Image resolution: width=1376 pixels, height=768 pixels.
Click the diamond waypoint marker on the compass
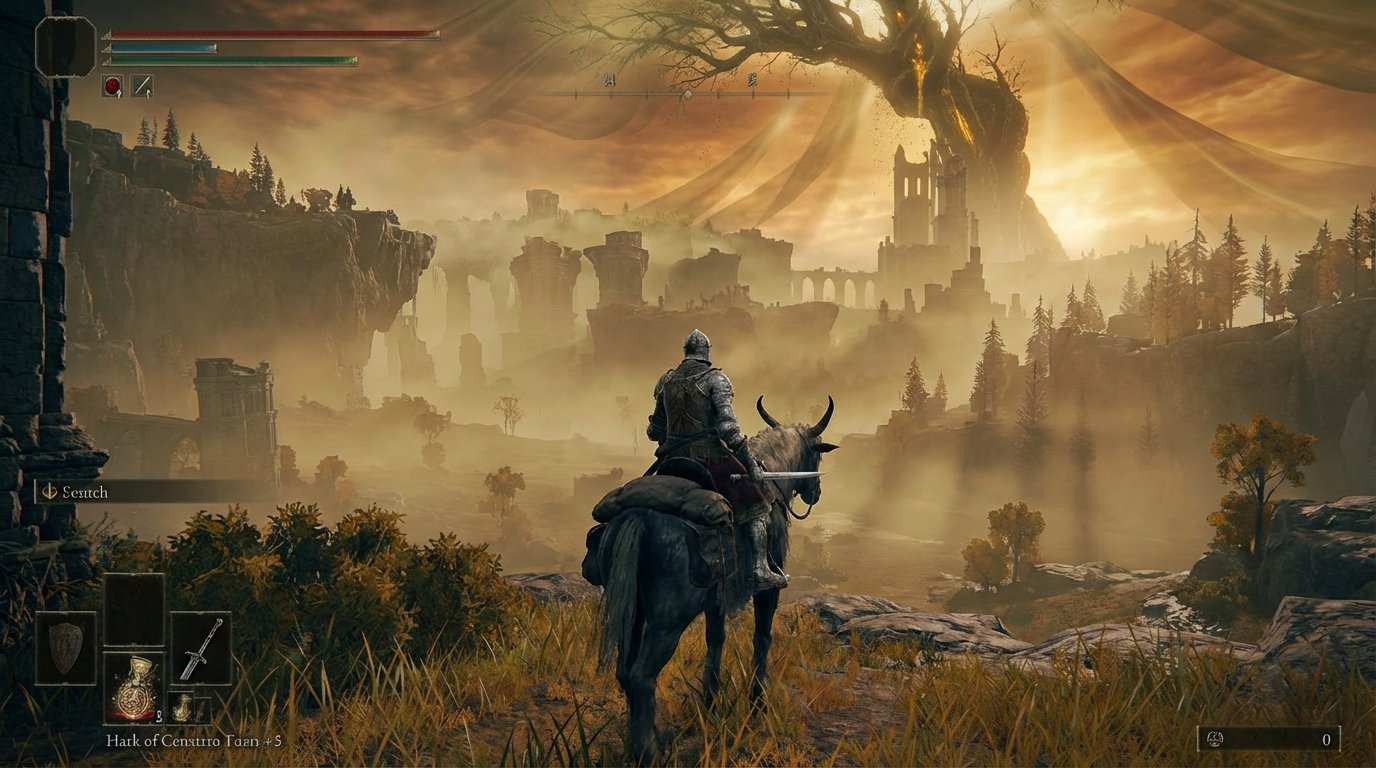point(686,95)
